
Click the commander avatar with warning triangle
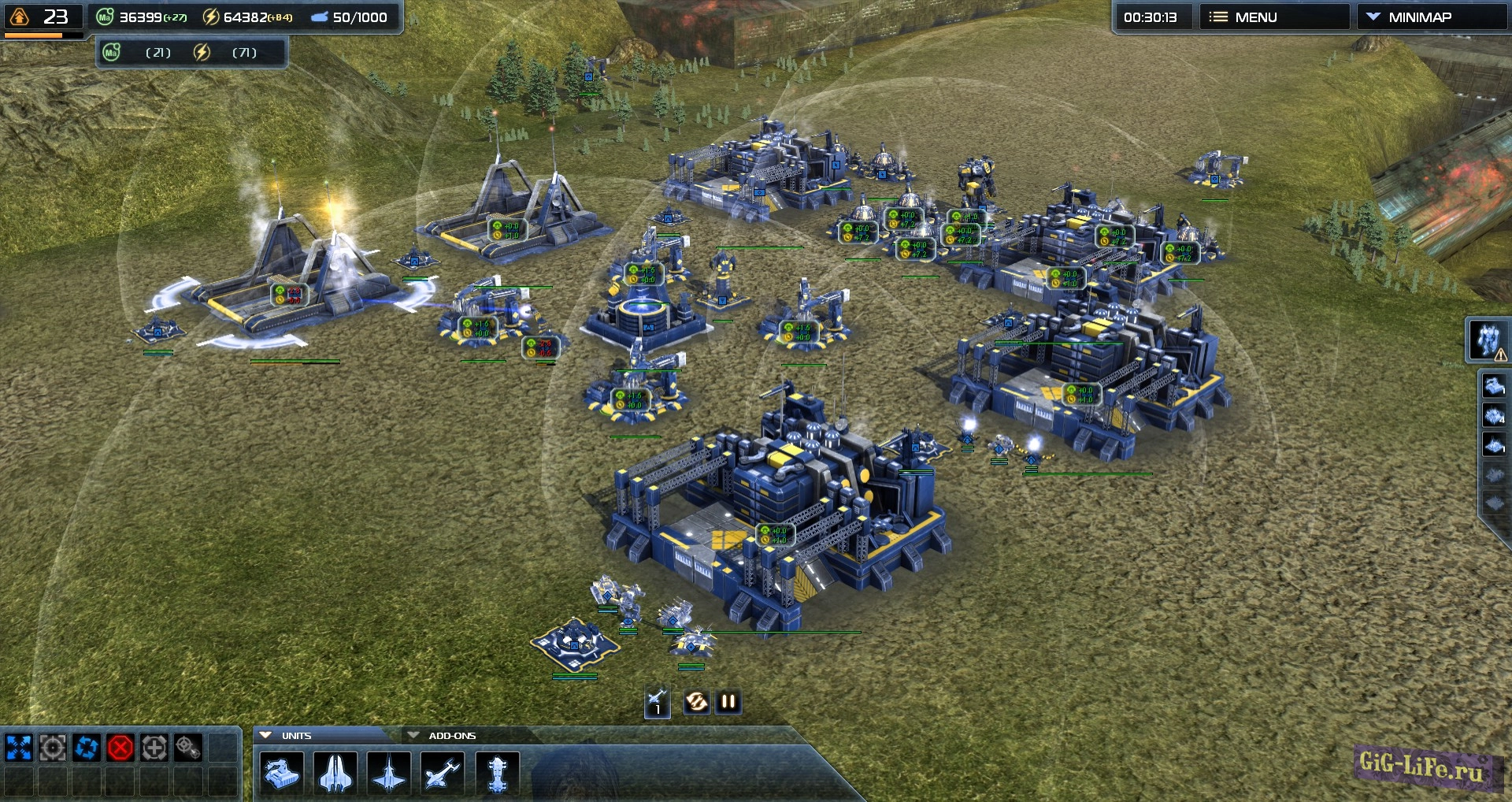(1484, 341)
